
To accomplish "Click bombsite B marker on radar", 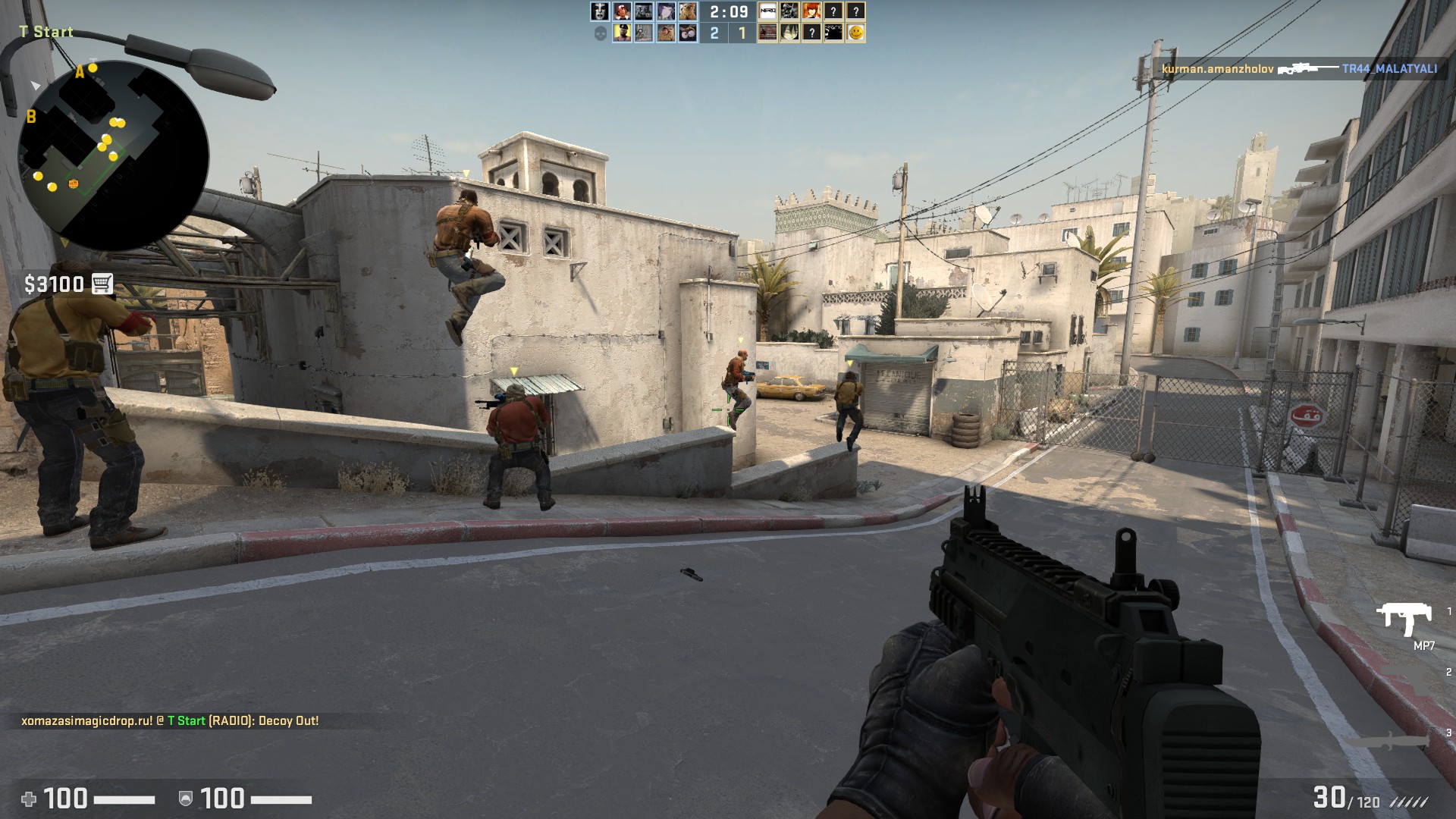I will click(31, 117).
